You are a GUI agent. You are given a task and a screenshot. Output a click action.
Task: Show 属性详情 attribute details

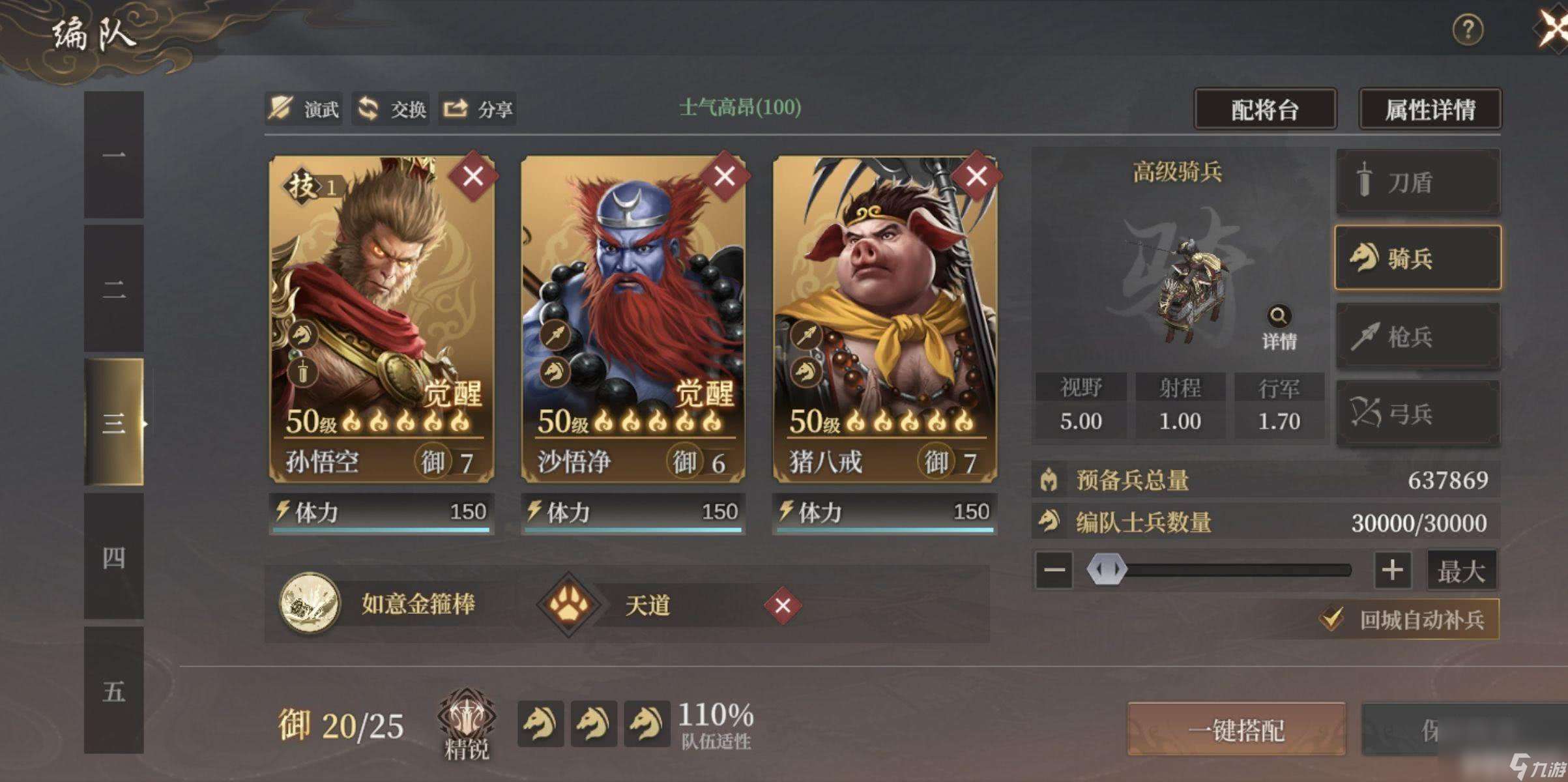pos(1430,109)
